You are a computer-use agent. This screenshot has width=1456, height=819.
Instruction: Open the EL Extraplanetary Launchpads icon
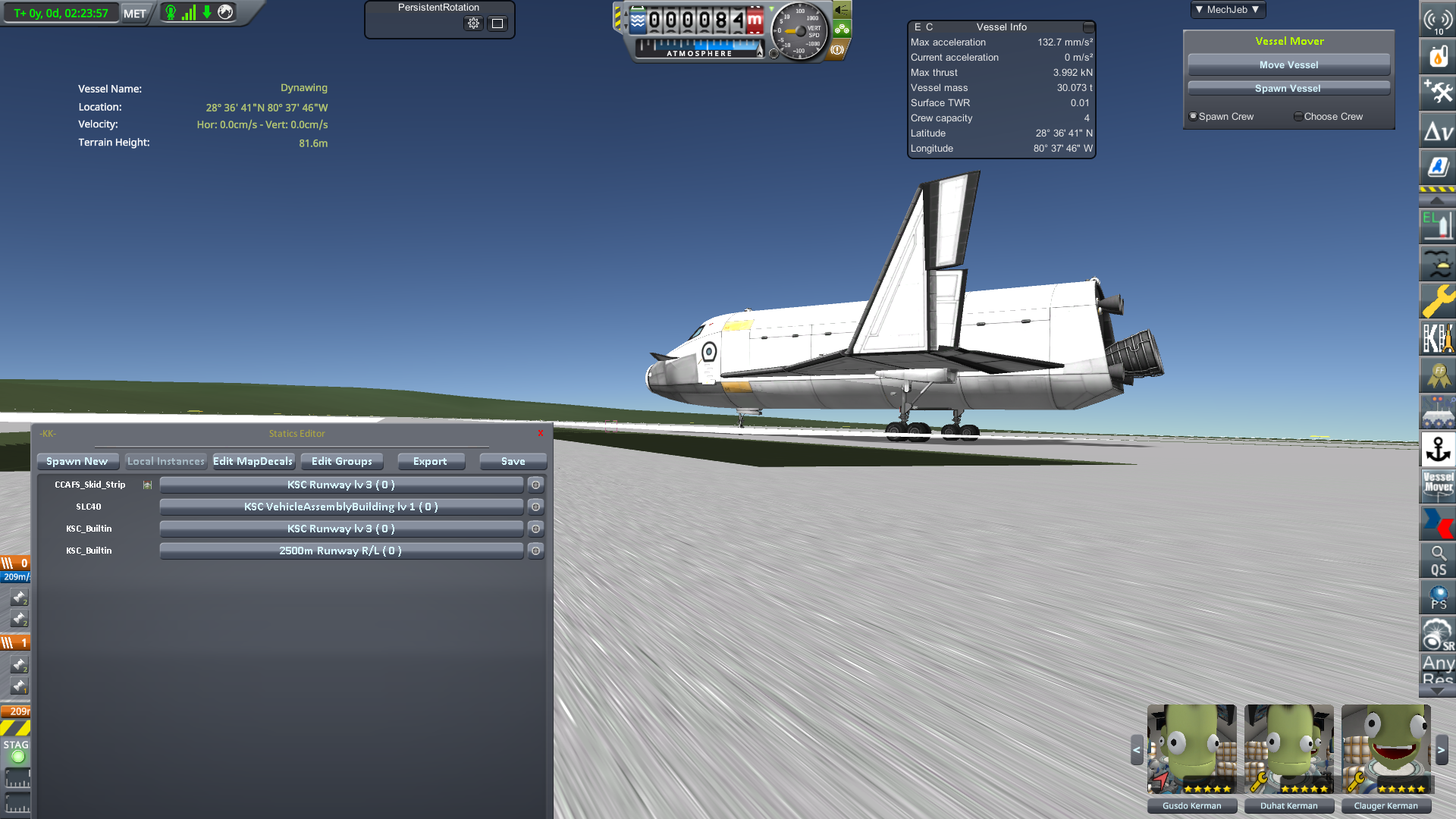pyautogui.click(x=1438, y=226)
